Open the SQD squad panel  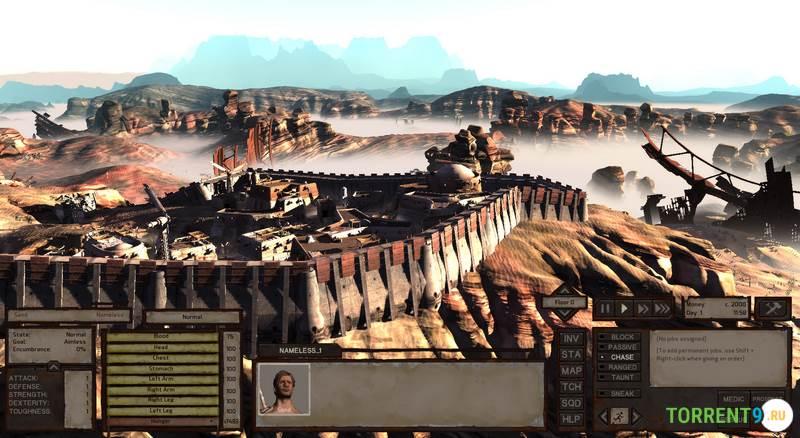(571, 402)
